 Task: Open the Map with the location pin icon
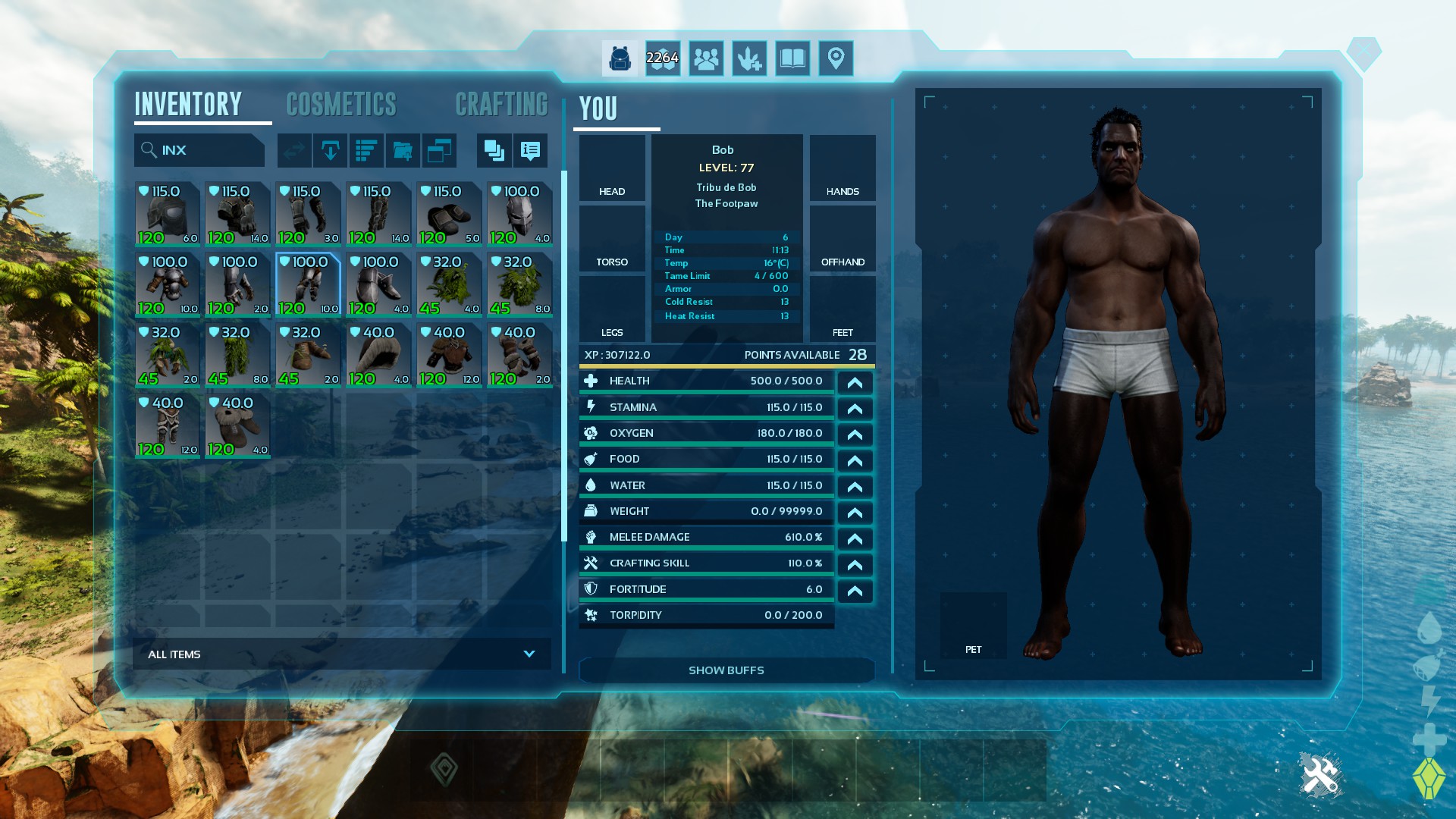tap(836, 58)
